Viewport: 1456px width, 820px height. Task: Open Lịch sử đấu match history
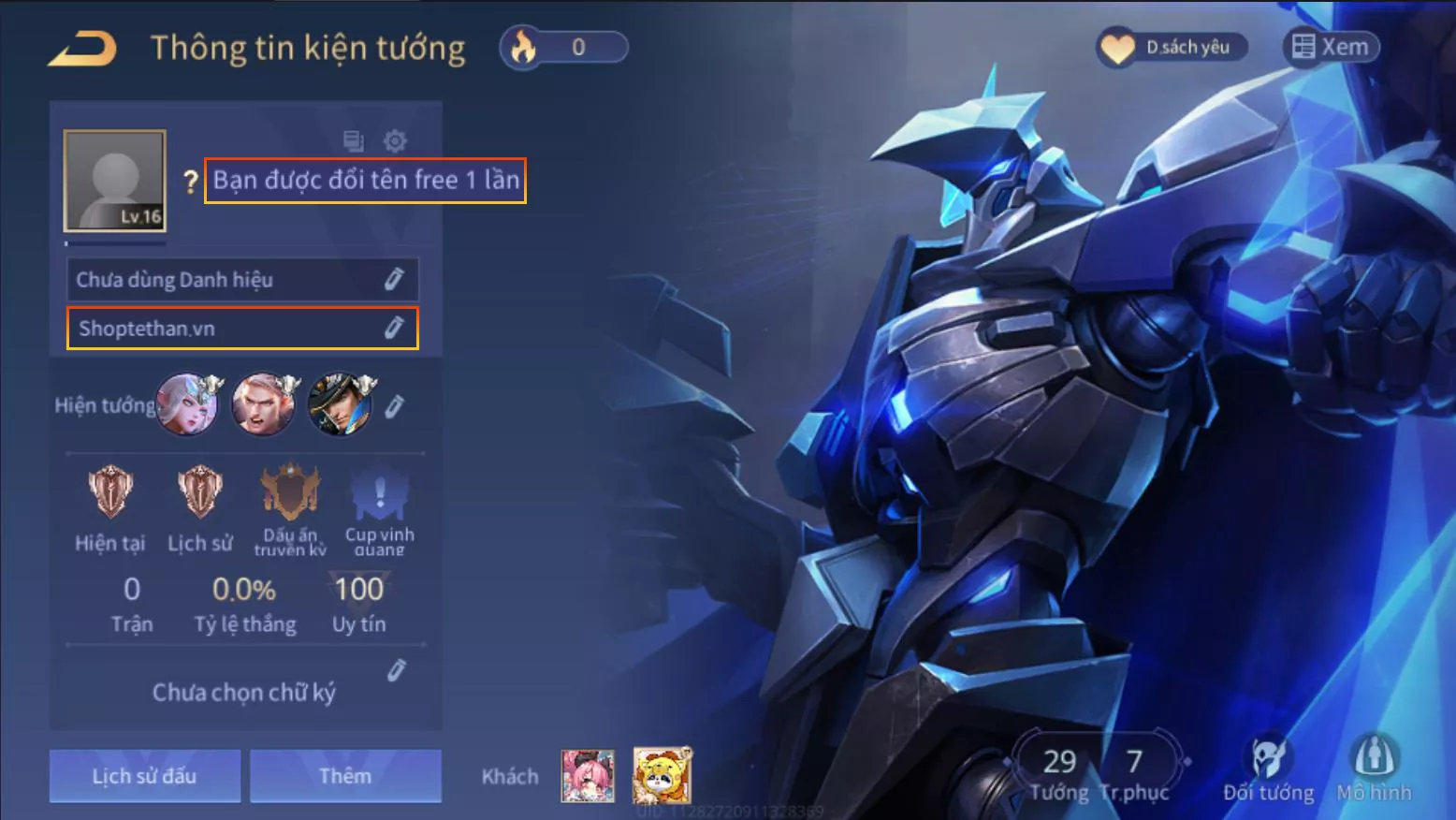pos(145,776)
